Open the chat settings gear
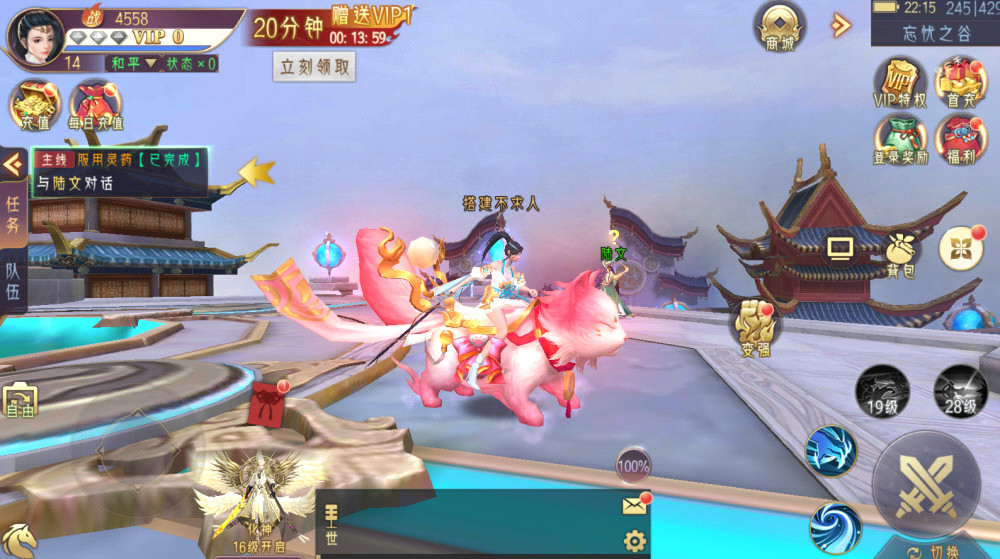This screenshot has width=1000, height=559. point(634,541)
